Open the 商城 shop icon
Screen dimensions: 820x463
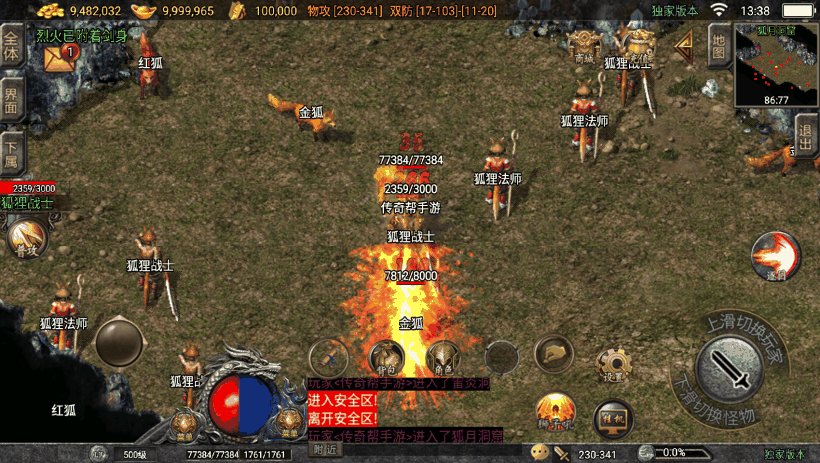tap(584, 46)
